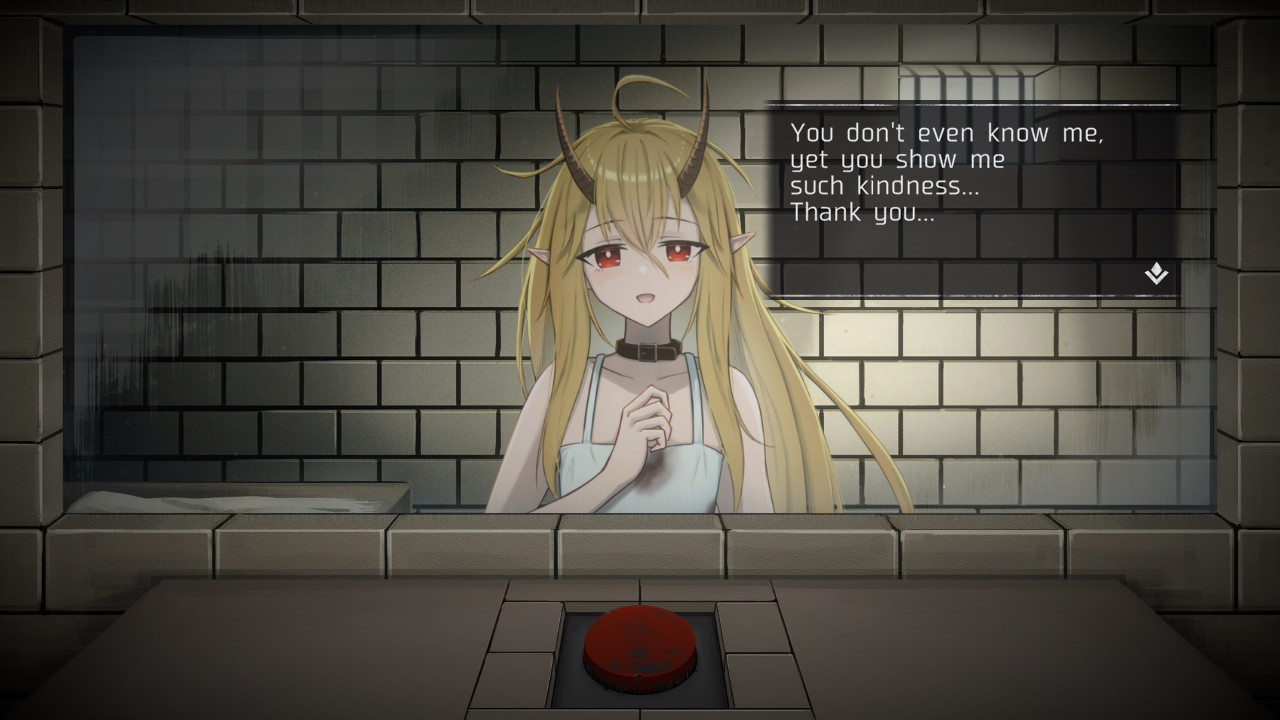Click the black collar on the character

648,352
